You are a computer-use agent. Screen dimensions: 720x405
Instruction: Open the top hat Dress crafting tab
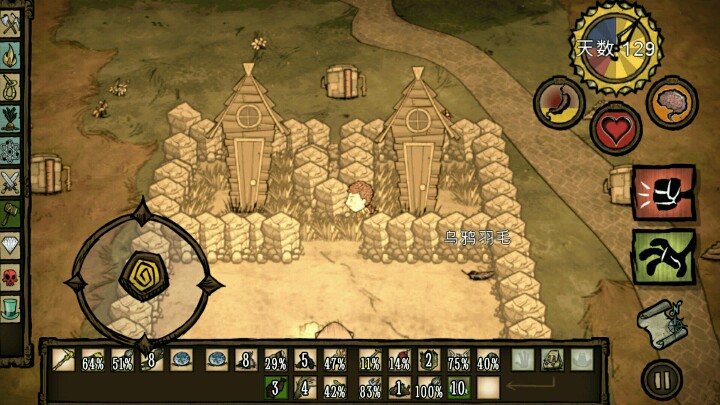coord(11,306)
